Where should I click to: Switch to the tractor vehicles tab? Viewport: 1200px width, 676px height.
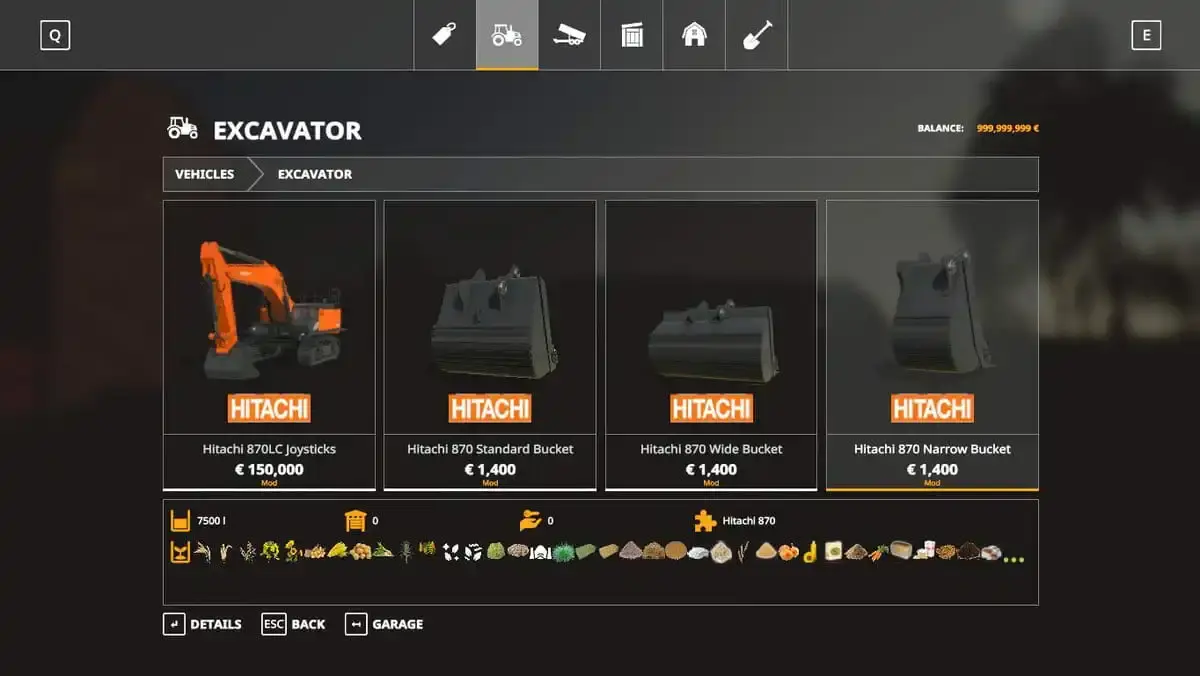(507, 35)
